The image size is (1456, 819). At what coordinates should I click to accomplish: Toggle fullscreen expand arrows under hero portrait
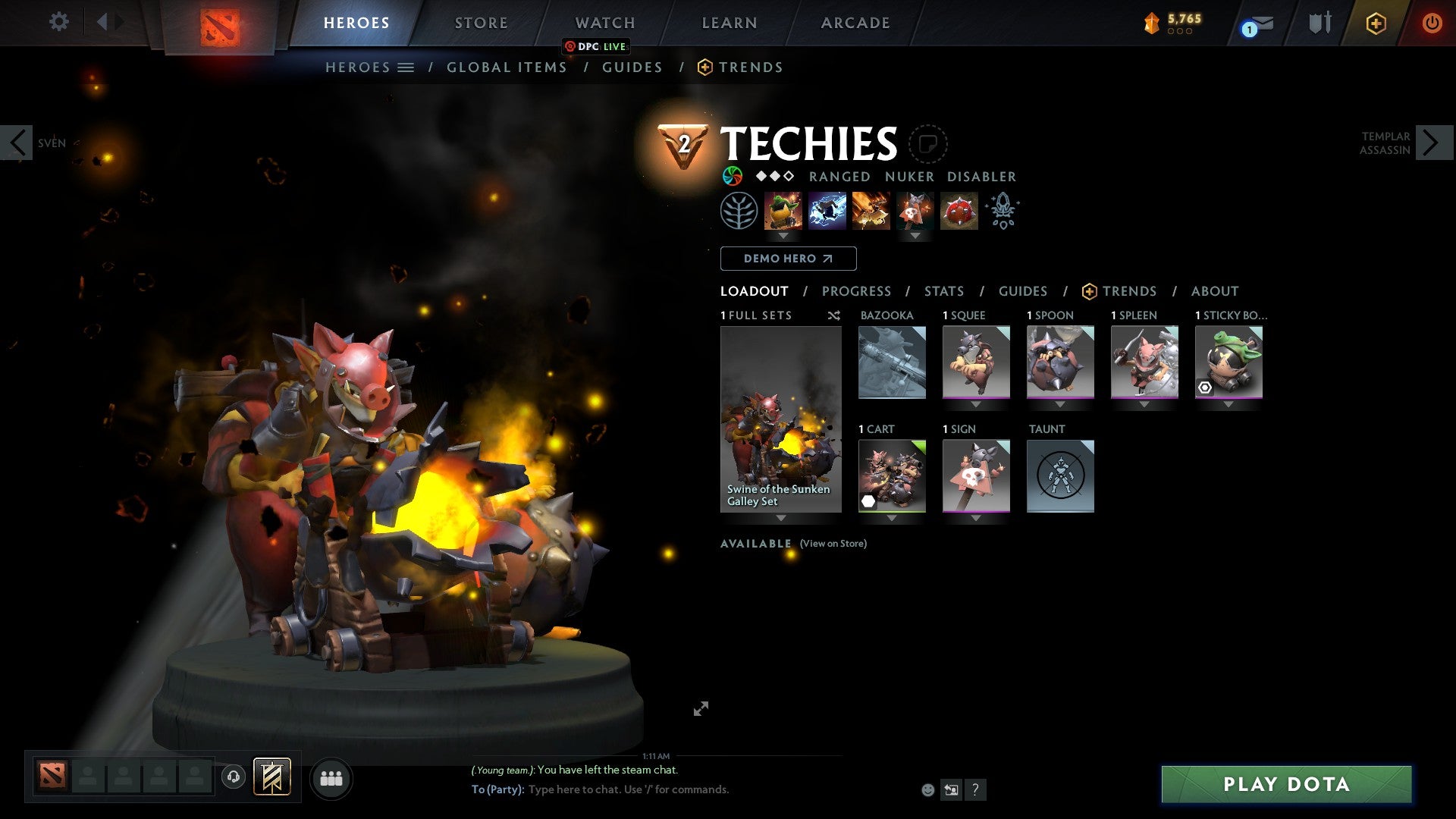701,708
